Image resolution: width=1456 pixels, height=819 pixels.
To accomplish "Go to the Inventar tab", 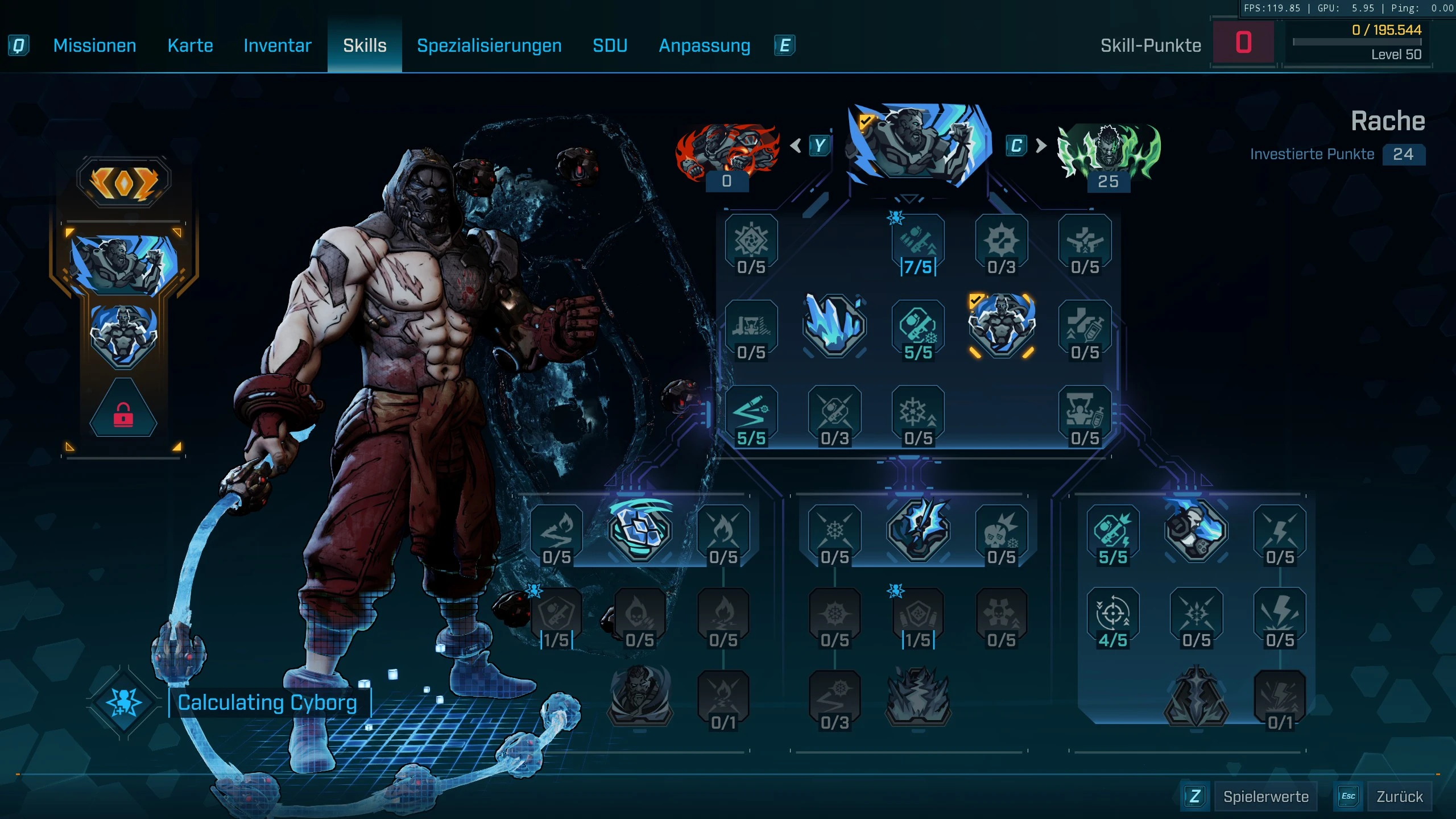I will [x=277, y=45].
